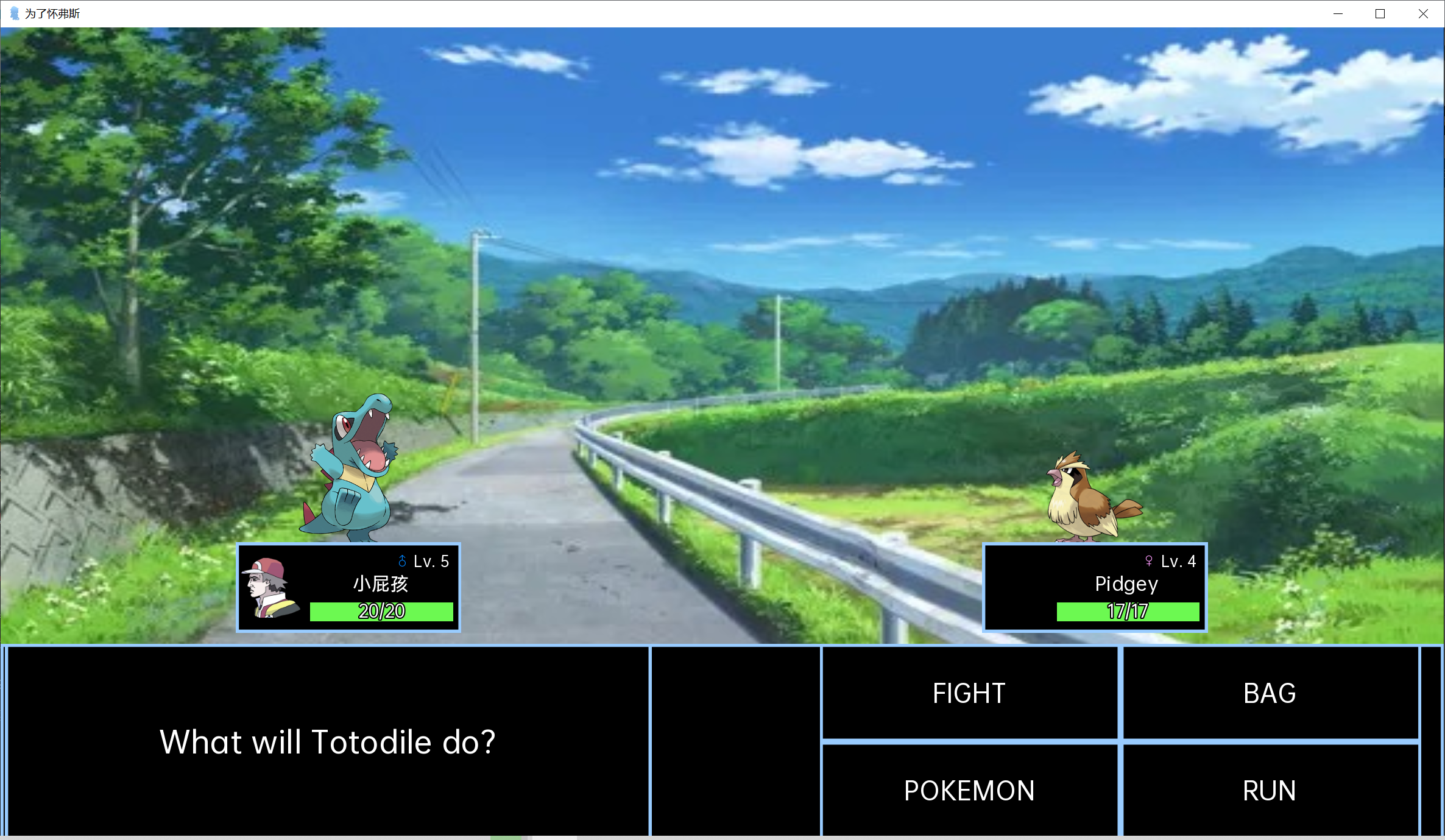Select the POKEMON option
The image size is (1445, 840).
[x=969, y=790]
